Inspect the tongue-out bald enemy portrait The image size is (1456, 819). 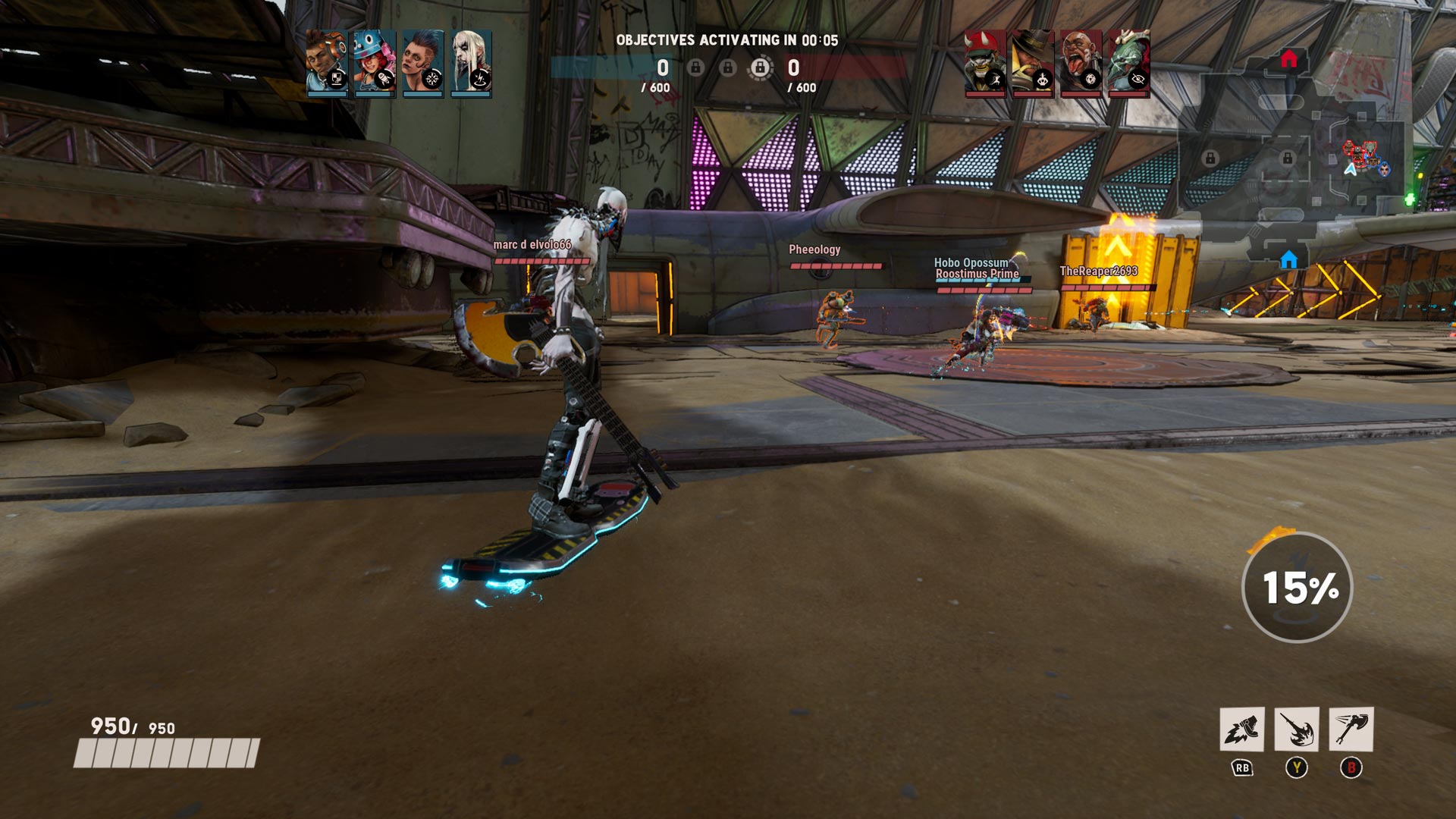coord(1081,64)
